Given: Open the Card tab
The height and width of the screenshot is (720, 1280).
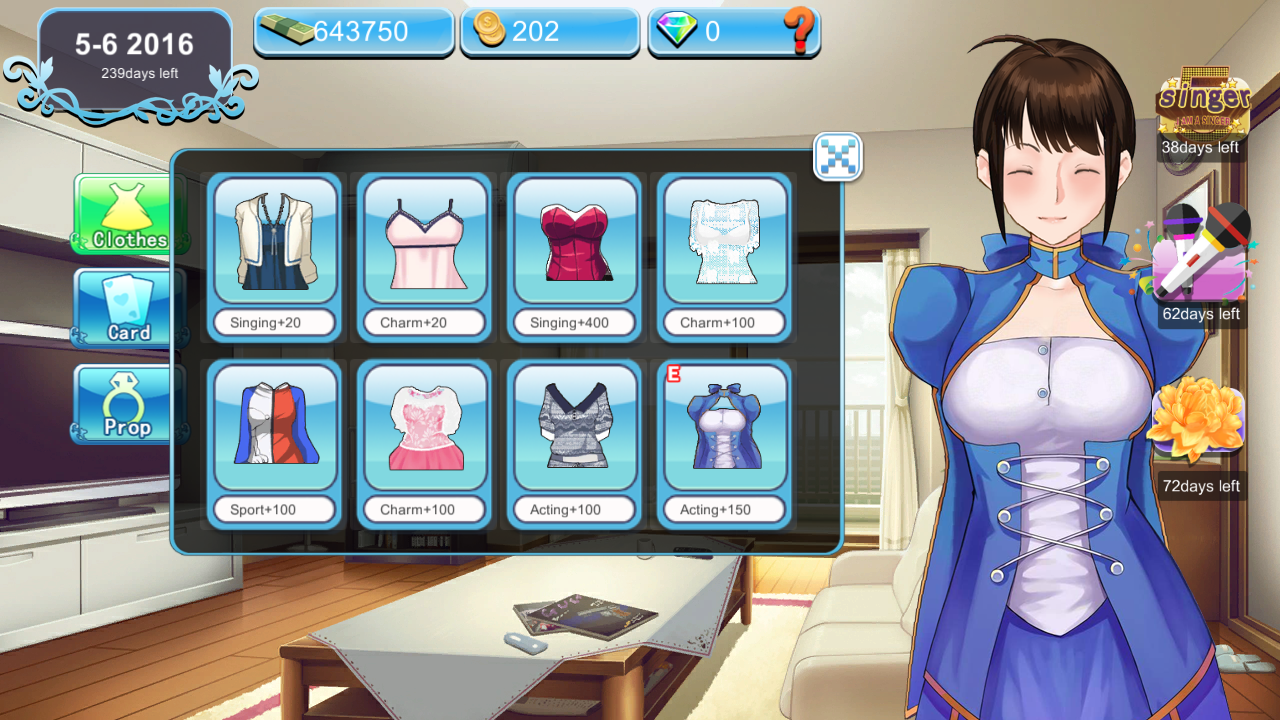Looking at the screenshot, I should tap(128, 308).
